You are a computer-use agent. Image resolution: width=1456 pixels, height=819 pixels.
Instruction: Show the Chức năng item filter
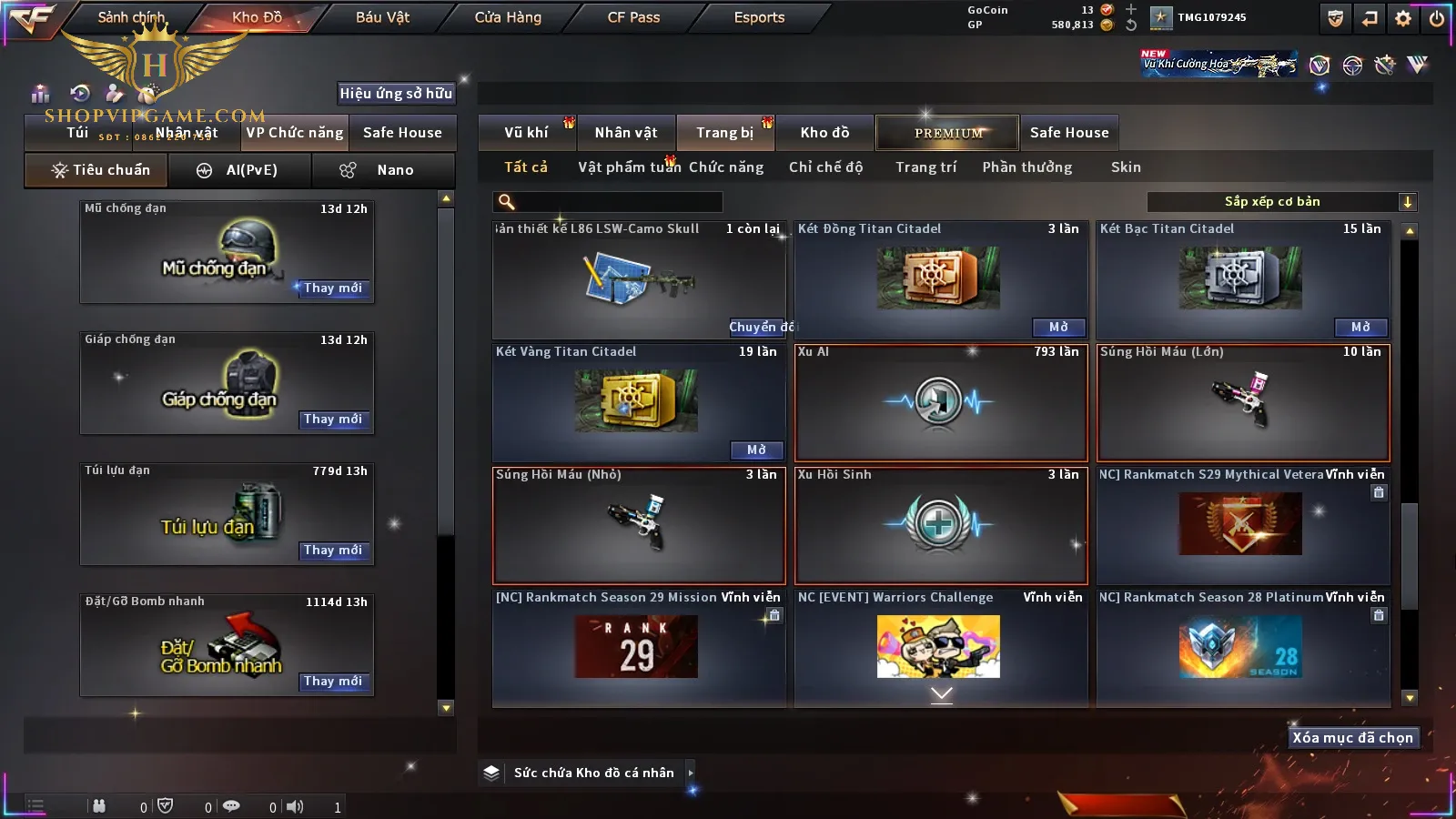coord(725,167)
